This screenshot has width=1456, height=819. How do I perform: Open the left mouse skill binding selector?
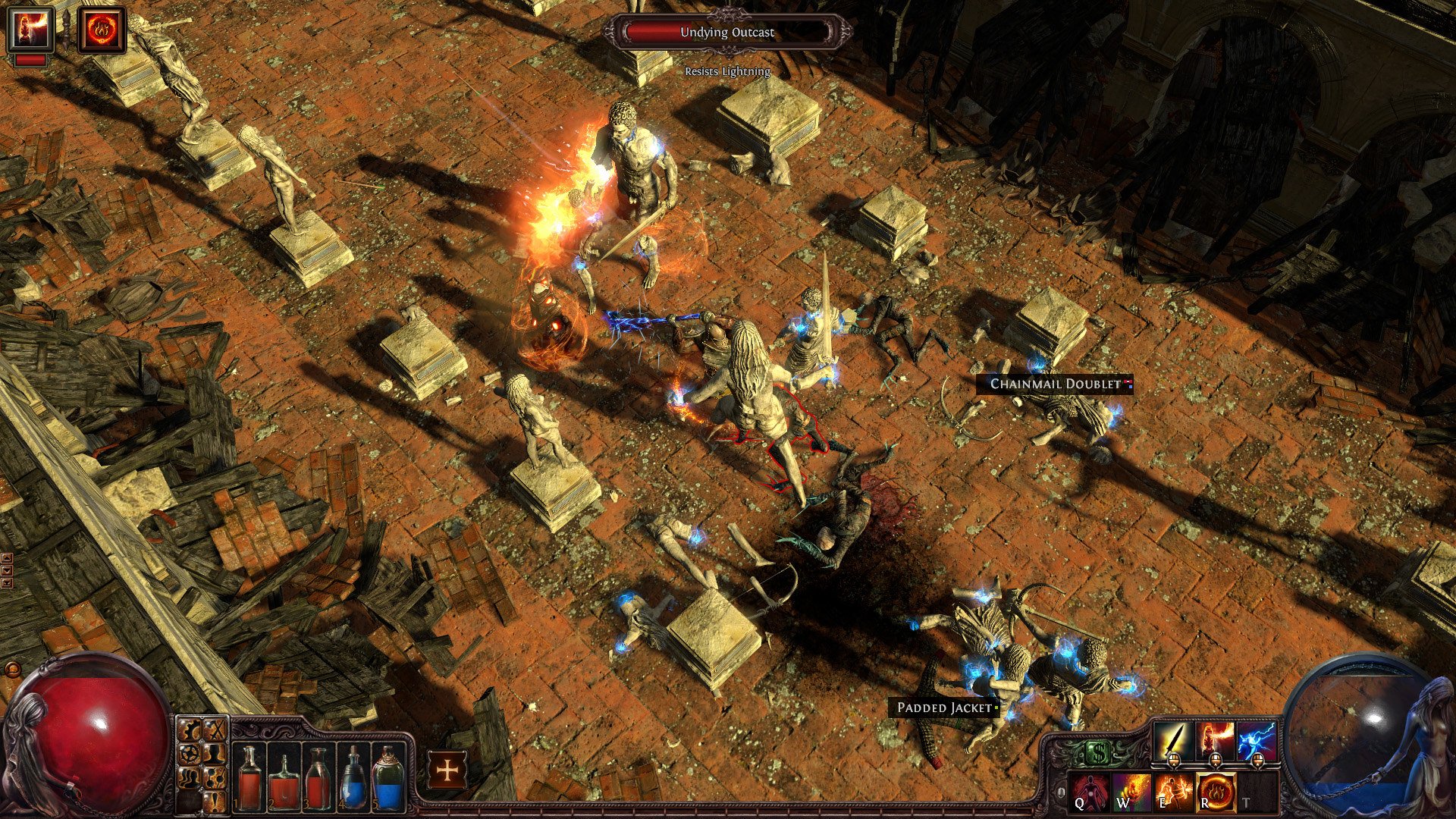(x=1174, y=760)
